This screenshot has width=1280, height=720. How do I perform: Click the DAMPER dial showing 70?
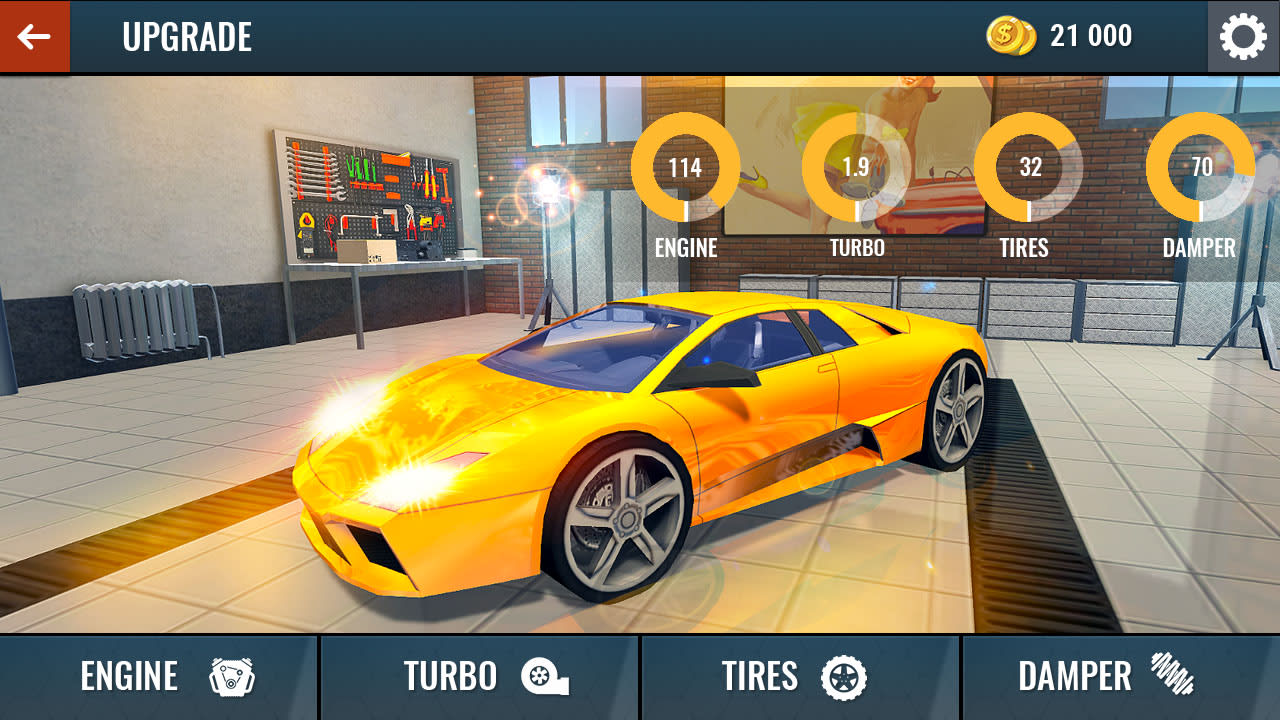(x=1199, y=167)
